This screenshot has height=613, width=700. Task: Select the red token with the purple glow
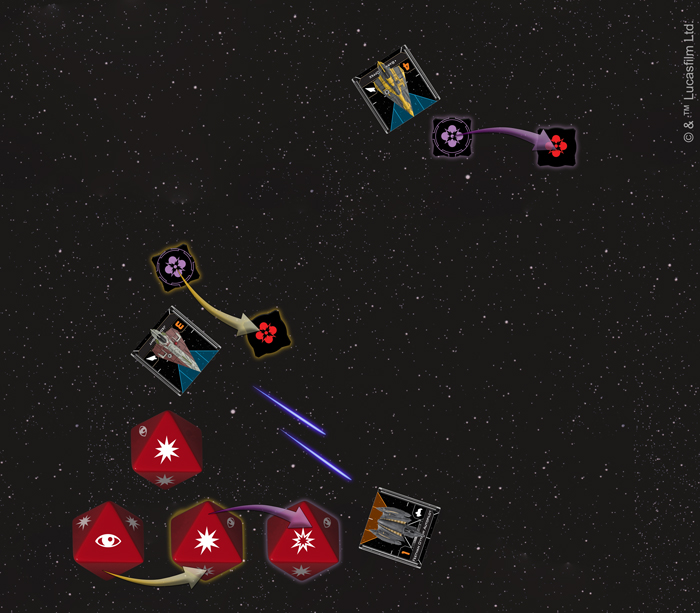(x=557, y=146)
